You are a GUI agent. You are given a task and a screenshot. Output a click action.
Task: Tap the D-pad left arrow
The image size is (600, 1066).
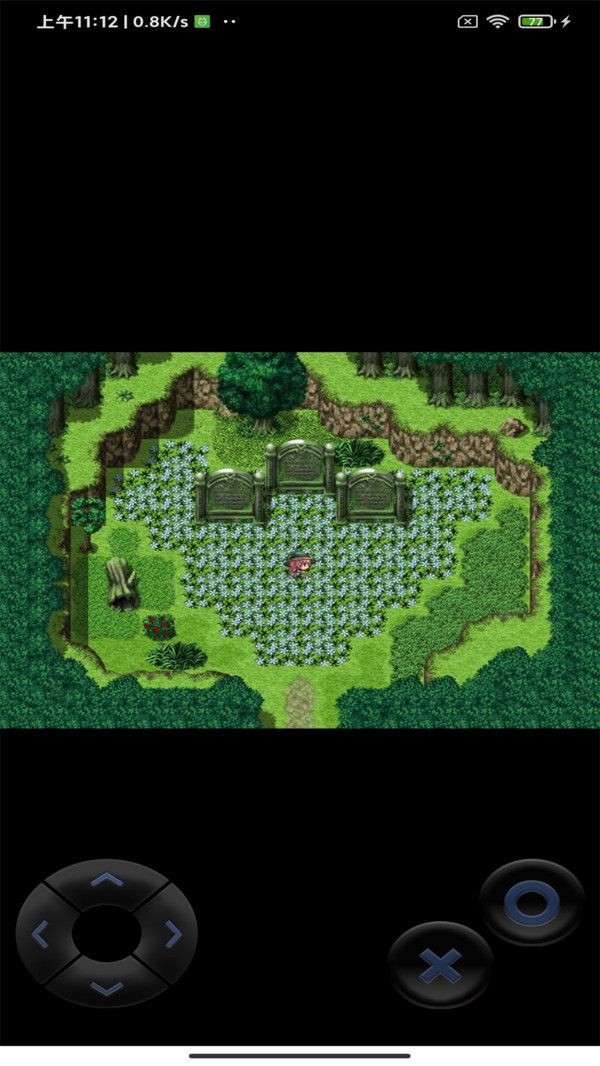click(x=41, y=935)
